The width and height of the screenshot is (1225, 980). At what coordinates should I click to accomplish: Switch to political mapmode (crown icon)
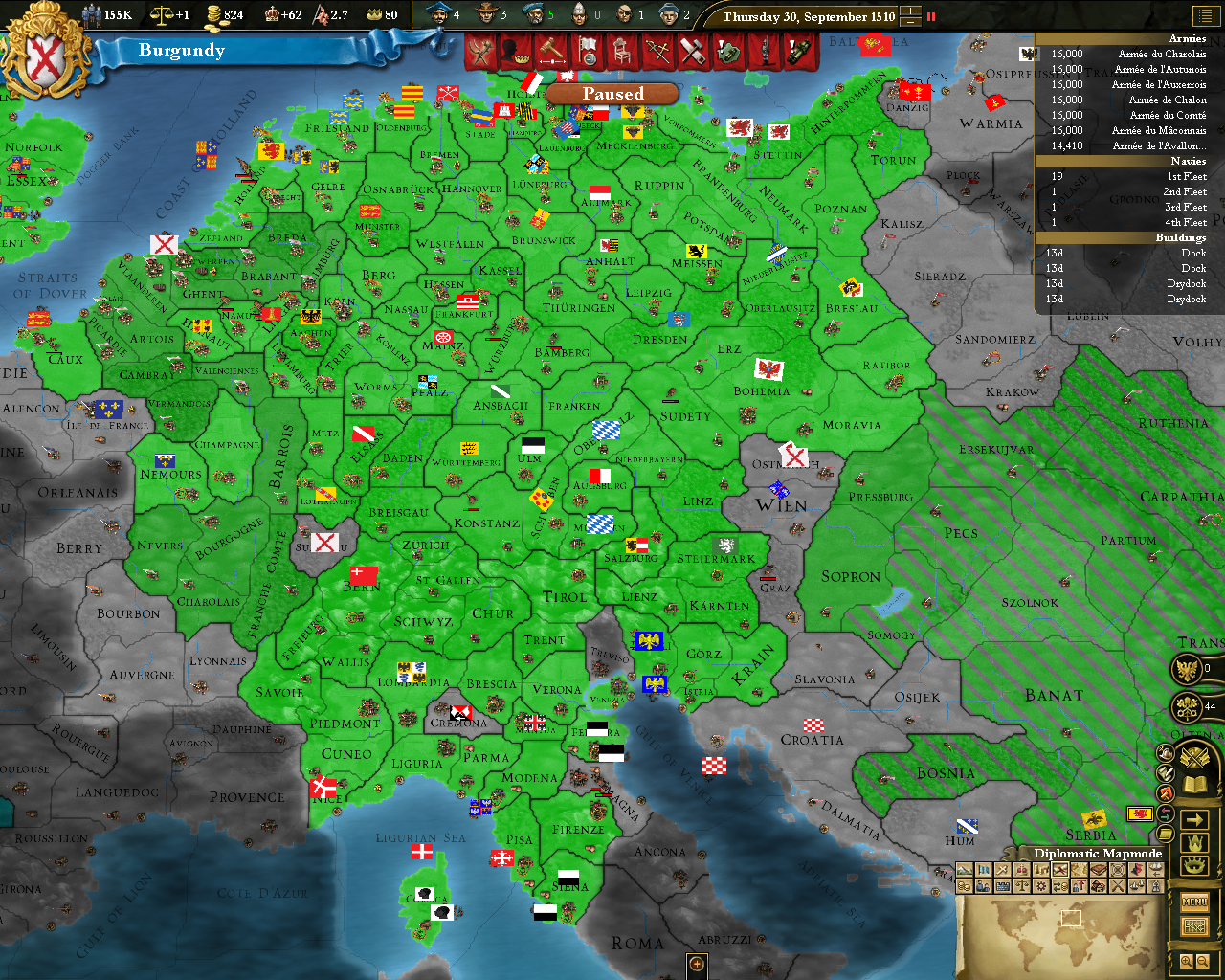tap(1022, 869)
